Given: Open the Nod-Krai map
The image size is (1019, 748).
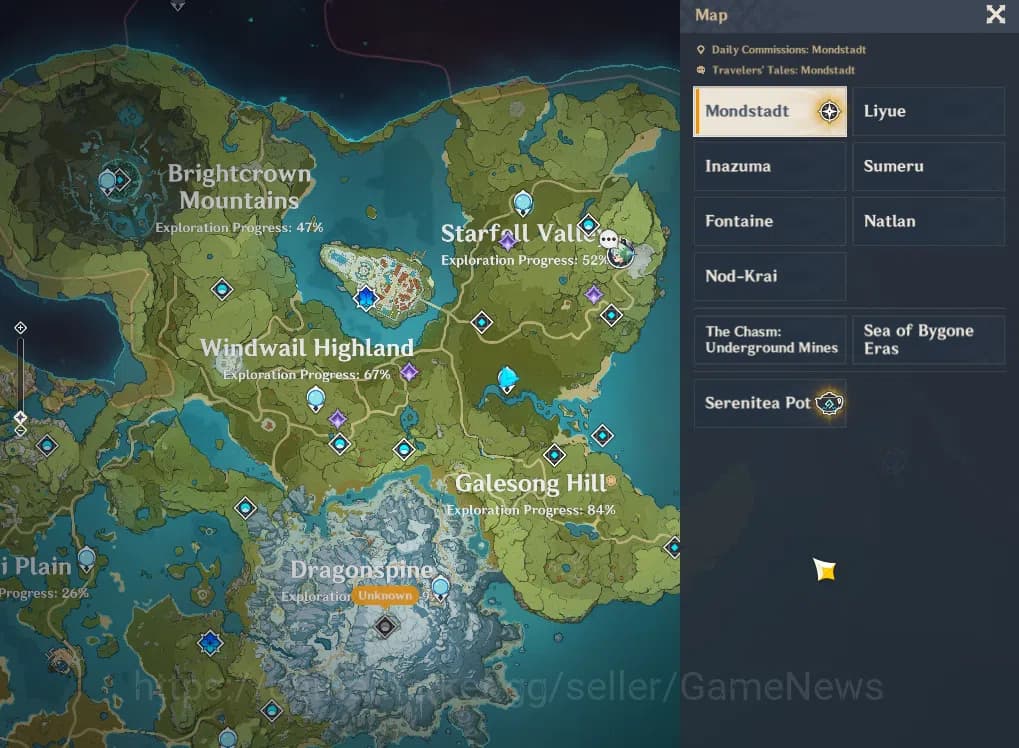Looking at the screenshot, I should (769, 276).
